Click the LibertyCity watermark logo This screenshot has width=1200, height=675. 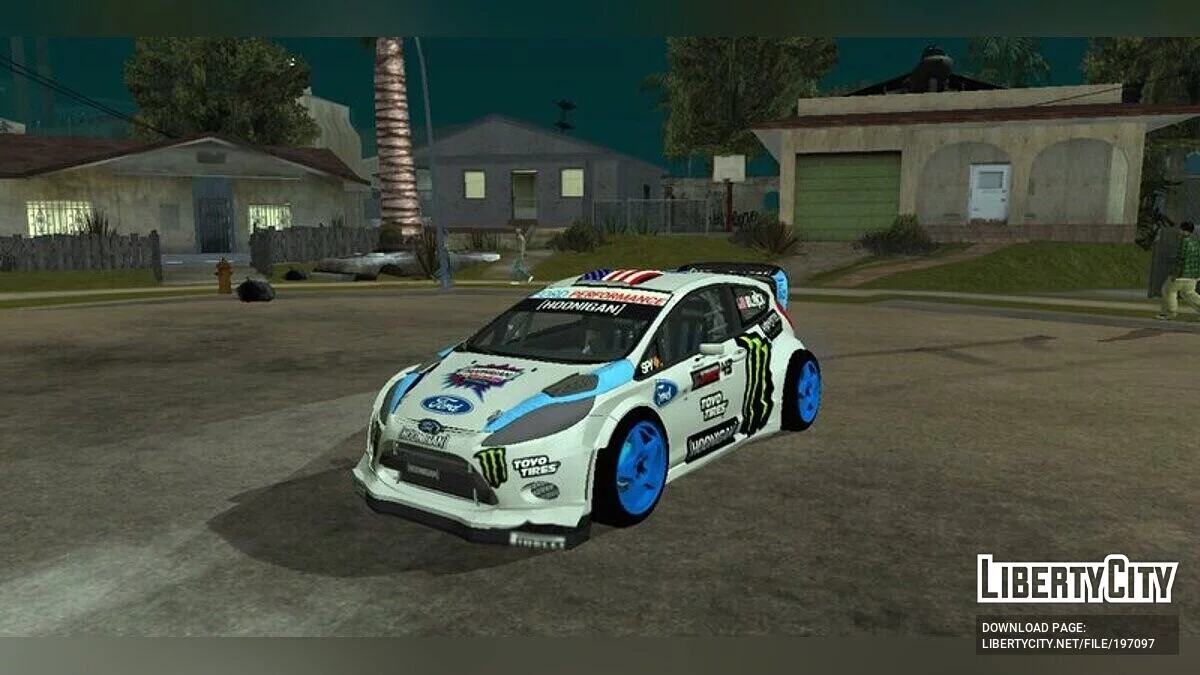1077,579
